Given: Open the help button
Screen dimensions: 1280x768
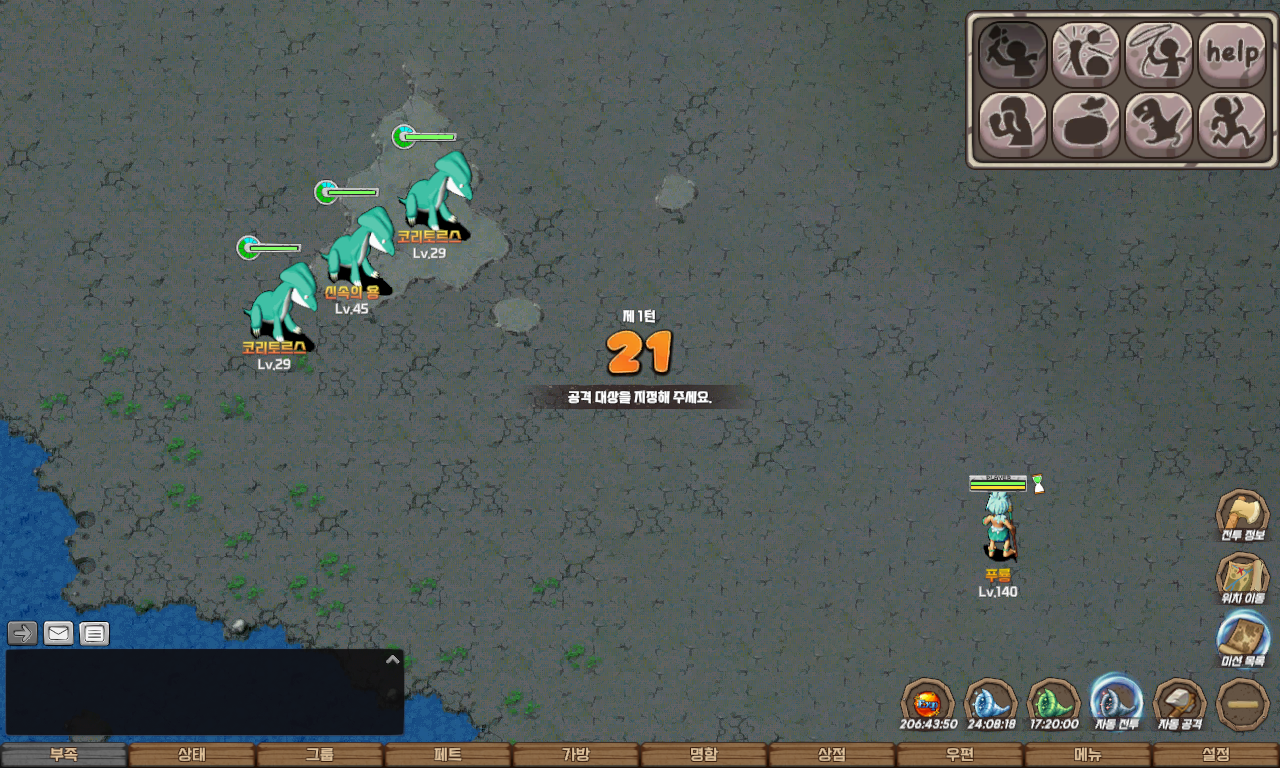Looking at the screenshot, I should coord(1232,54).
